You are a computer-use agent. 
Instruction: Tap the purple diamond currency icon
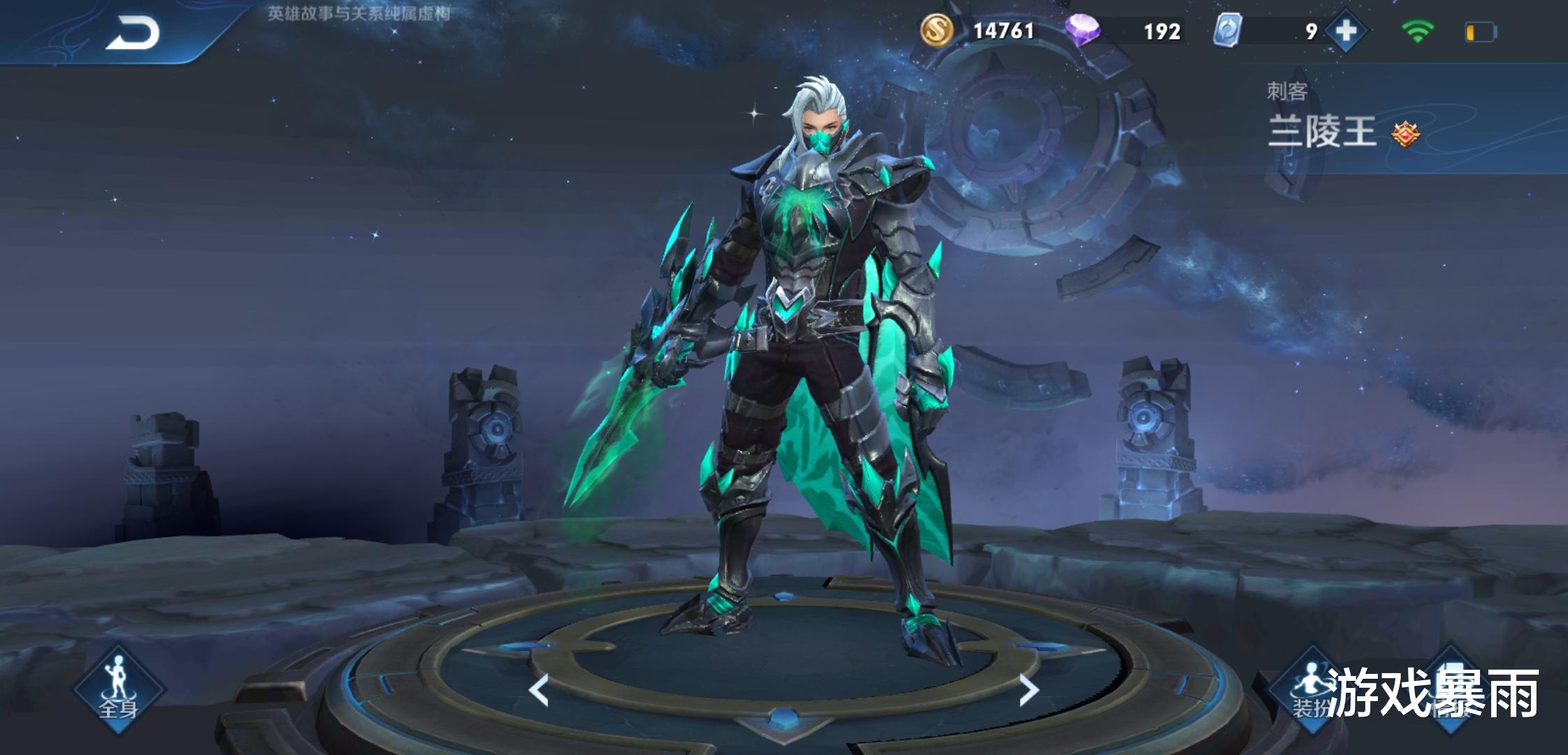(x=1082, y=31)
